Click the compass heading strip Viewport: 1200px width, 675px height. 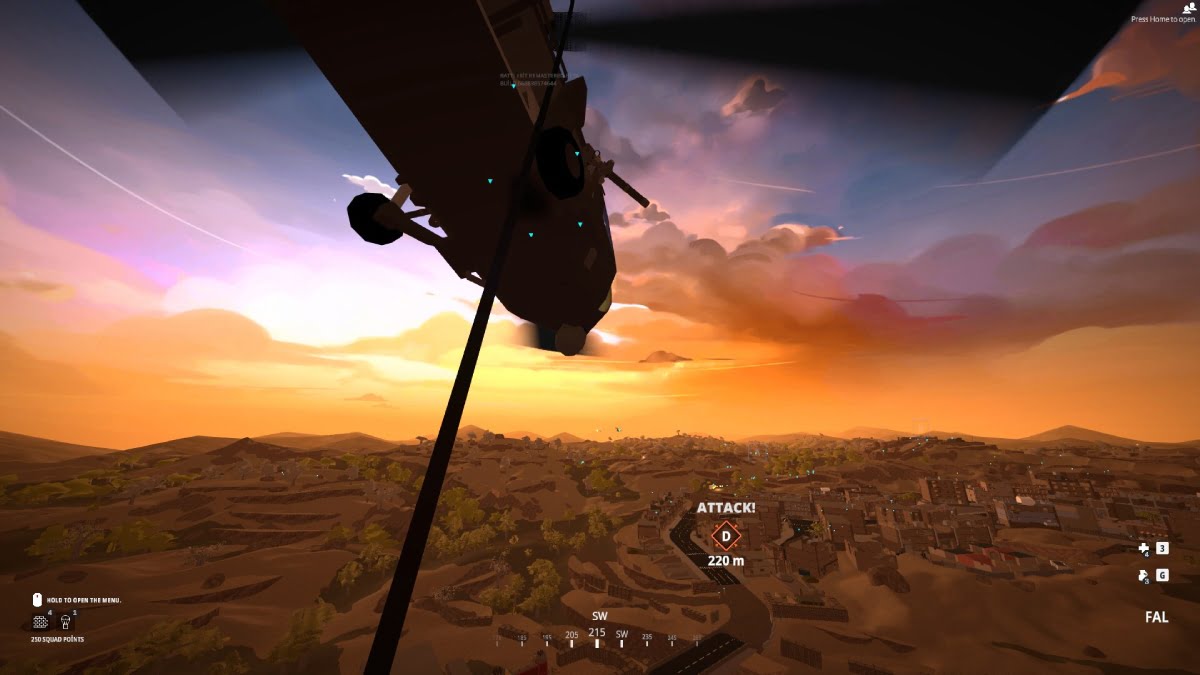(x=598, y=635)
